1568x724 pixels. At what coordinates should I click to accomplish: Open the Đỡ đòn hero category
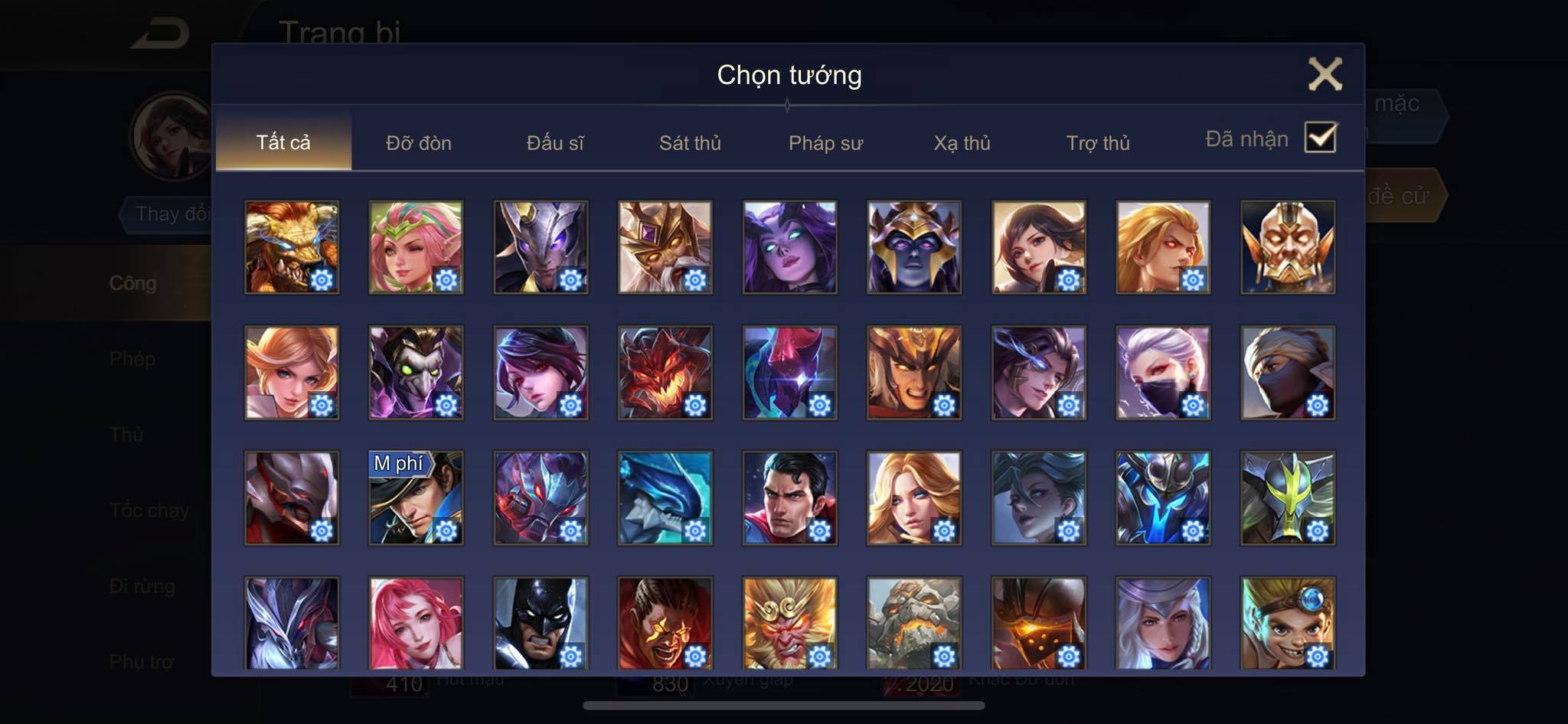click(419, 143)
